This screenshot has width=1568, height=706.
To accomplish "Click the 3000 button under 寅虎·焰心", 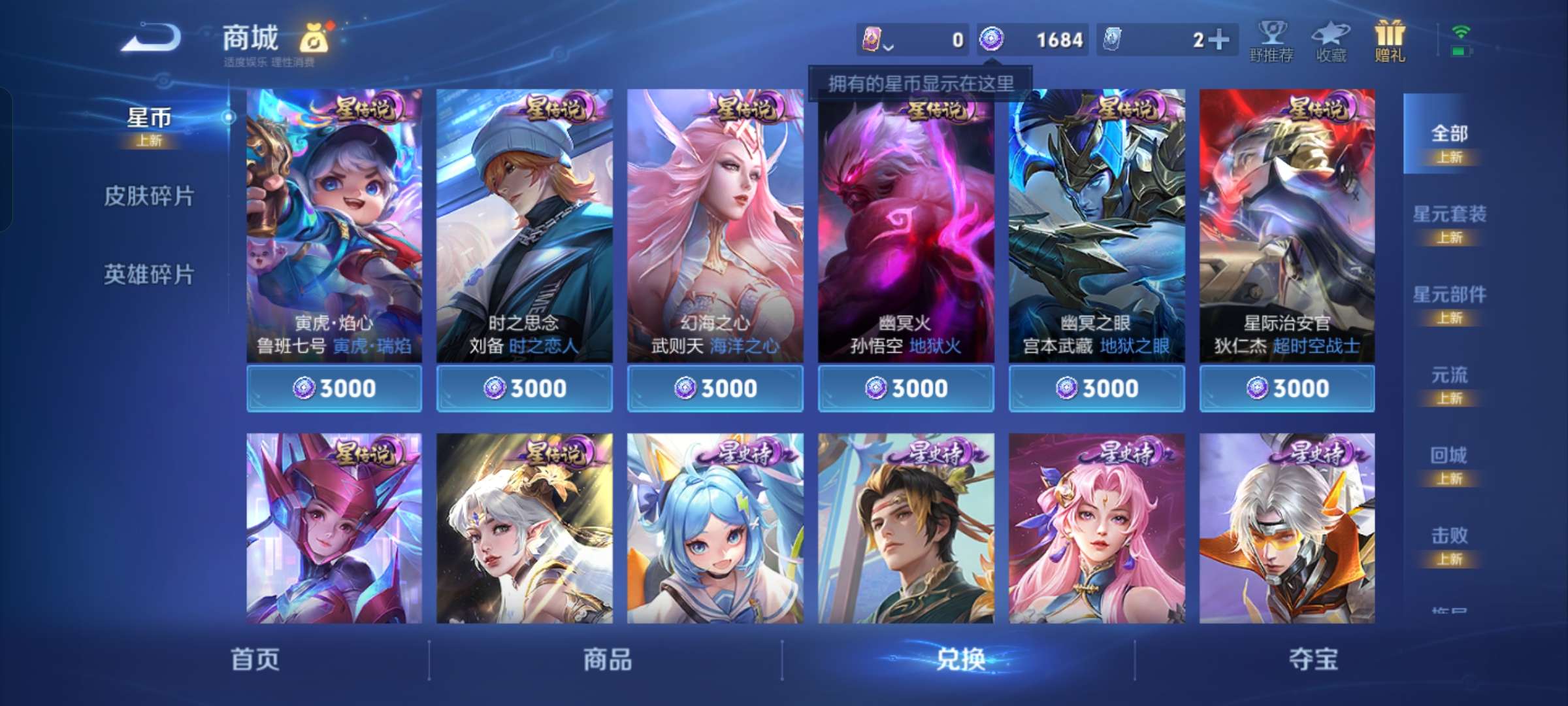I will pos(335,388).
